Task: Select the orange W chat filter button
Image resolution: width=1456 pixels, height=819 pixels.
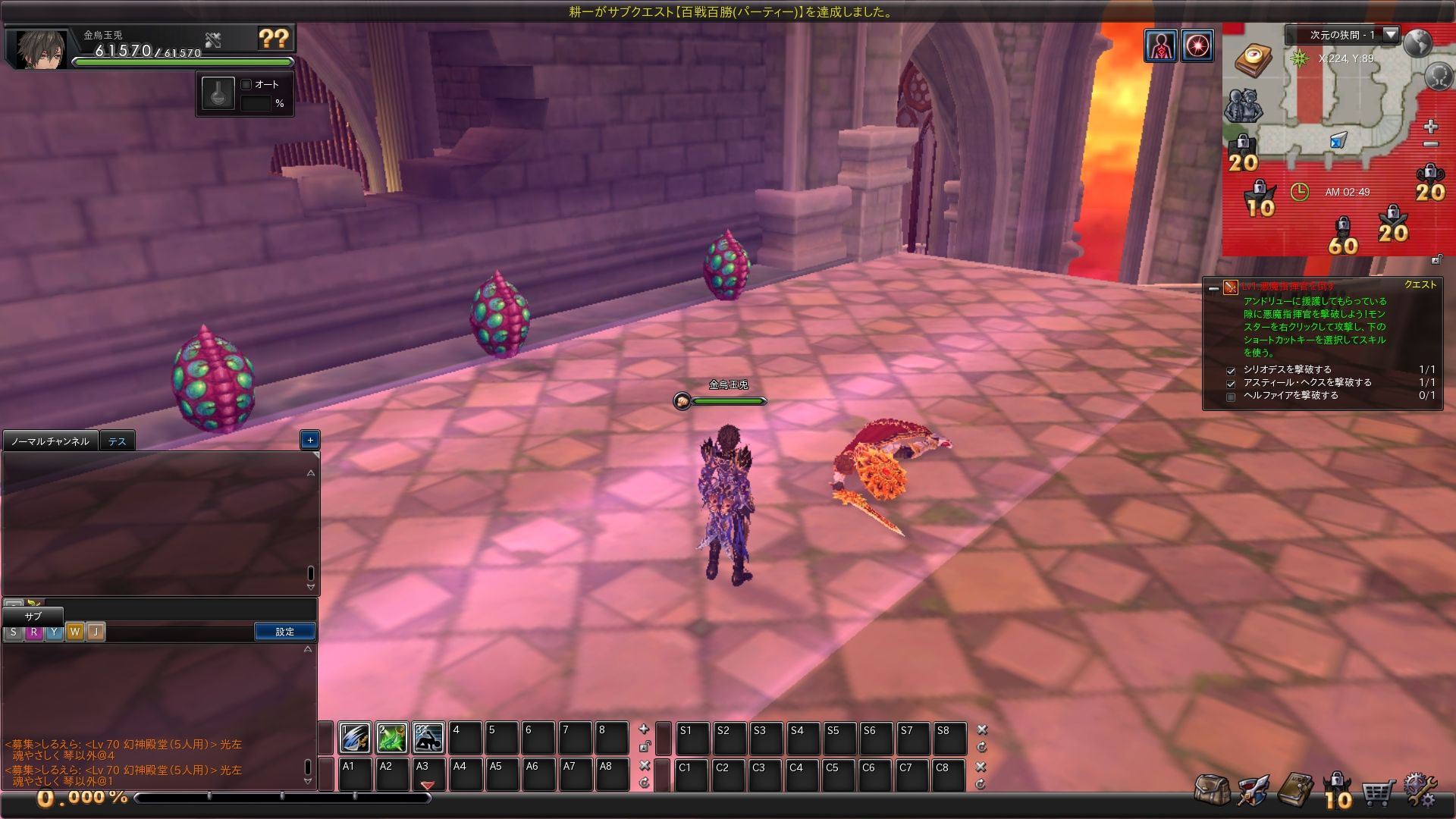Action: pyautogui.click(x=74, y=632)
